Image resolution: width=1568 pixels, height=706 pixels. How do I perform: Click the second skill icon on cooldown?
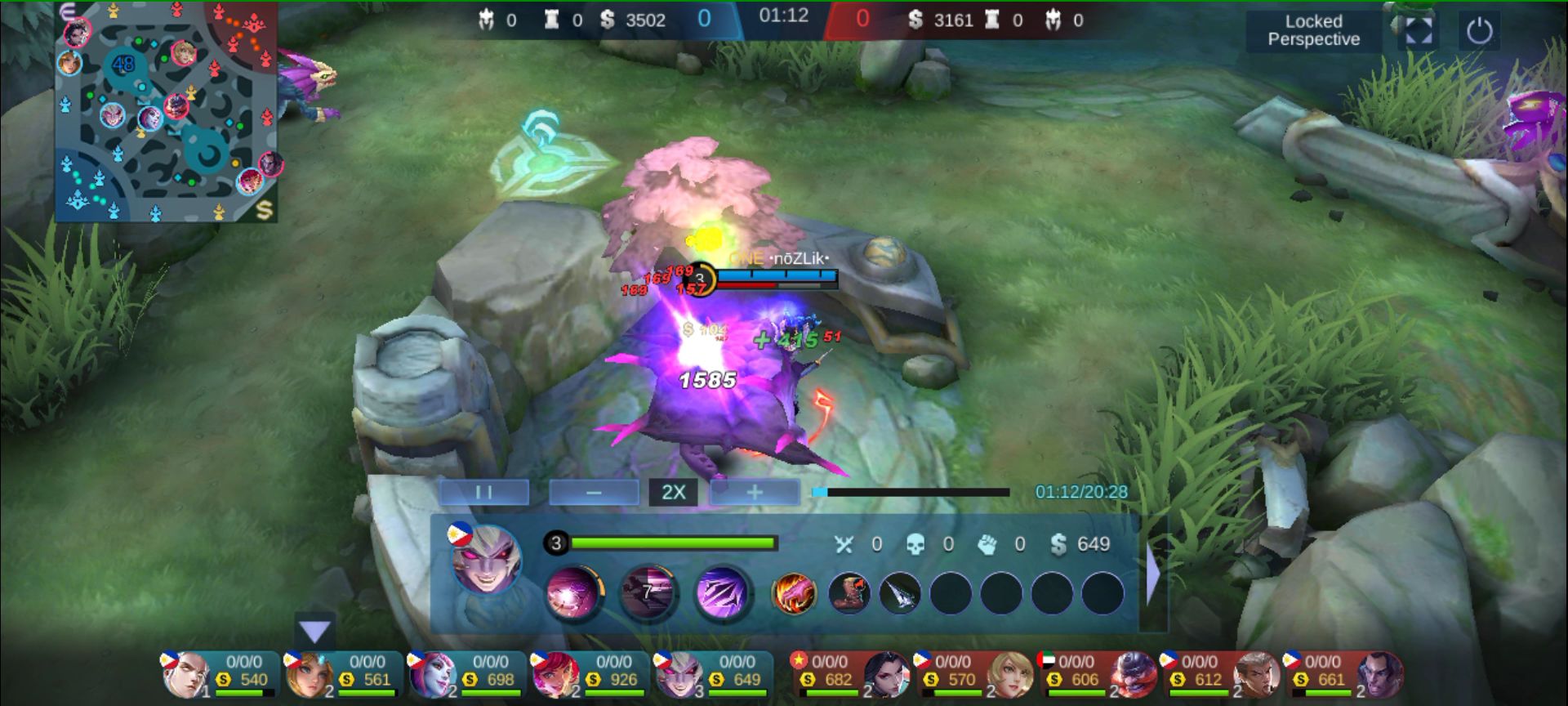pyautogui.click(x=648, y=592)
